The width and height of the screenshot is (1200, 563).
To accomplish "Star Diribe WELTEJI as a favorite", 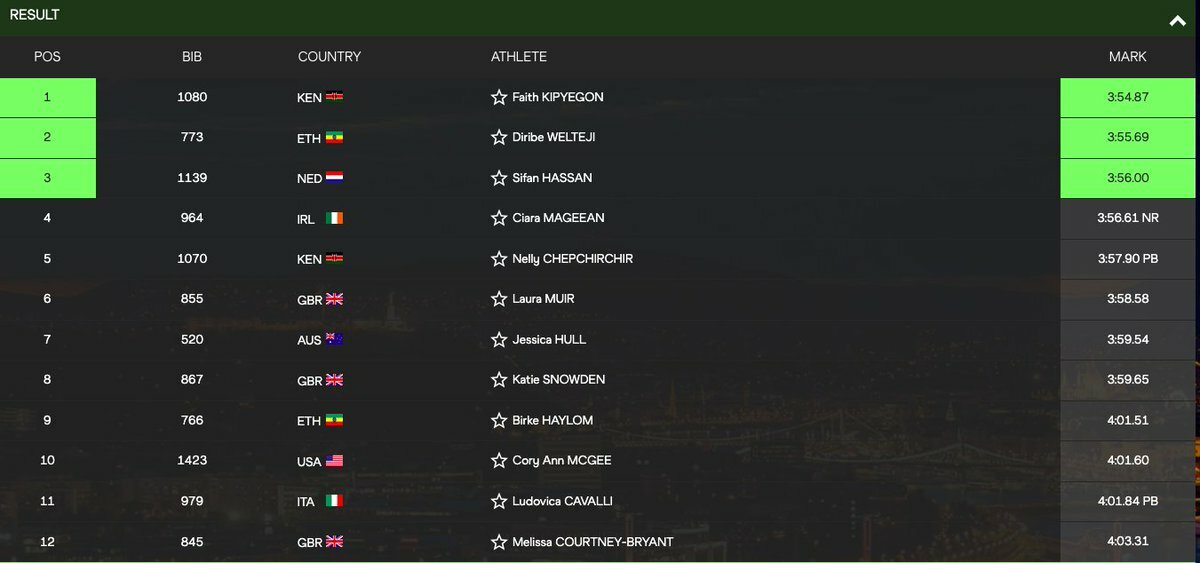I will click(499, 137).
